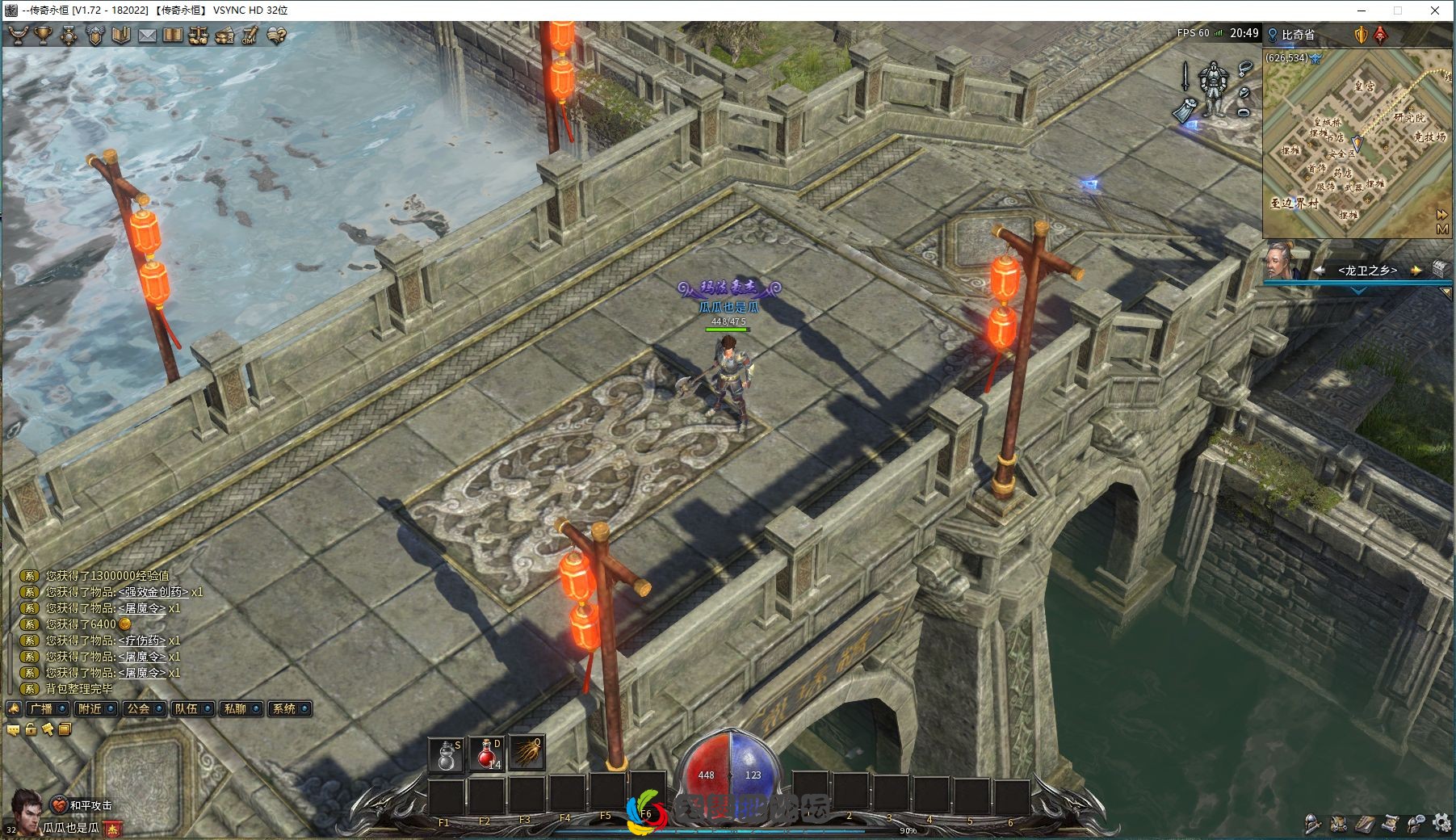This screenshot has height=840, width=1456.
Task: Open the GM help pencil icon
Action: coord(250,36)
